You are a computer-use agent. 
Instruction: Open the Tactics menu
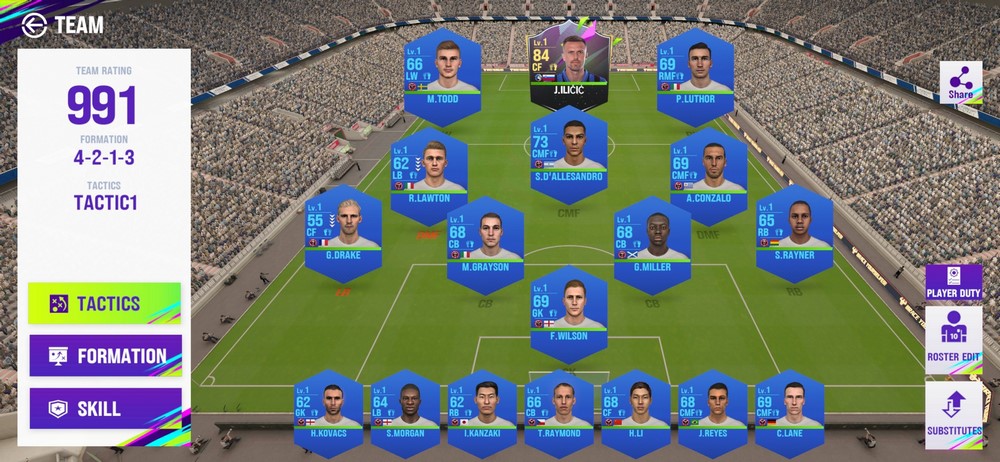coord(105,304)
